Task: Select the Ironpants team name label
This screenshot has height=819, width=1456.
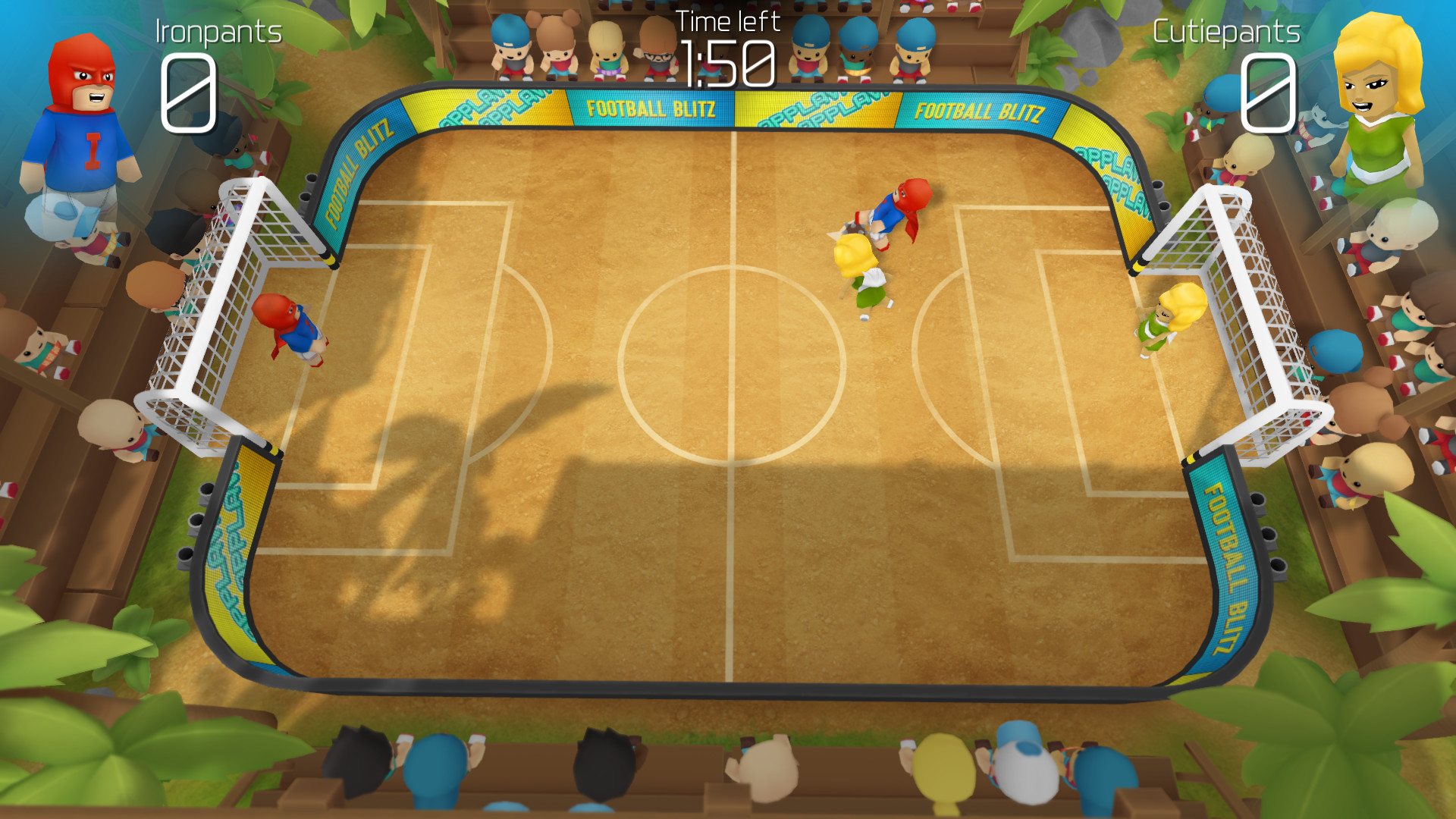Action: pyautogui.click(x=218, y=32)
